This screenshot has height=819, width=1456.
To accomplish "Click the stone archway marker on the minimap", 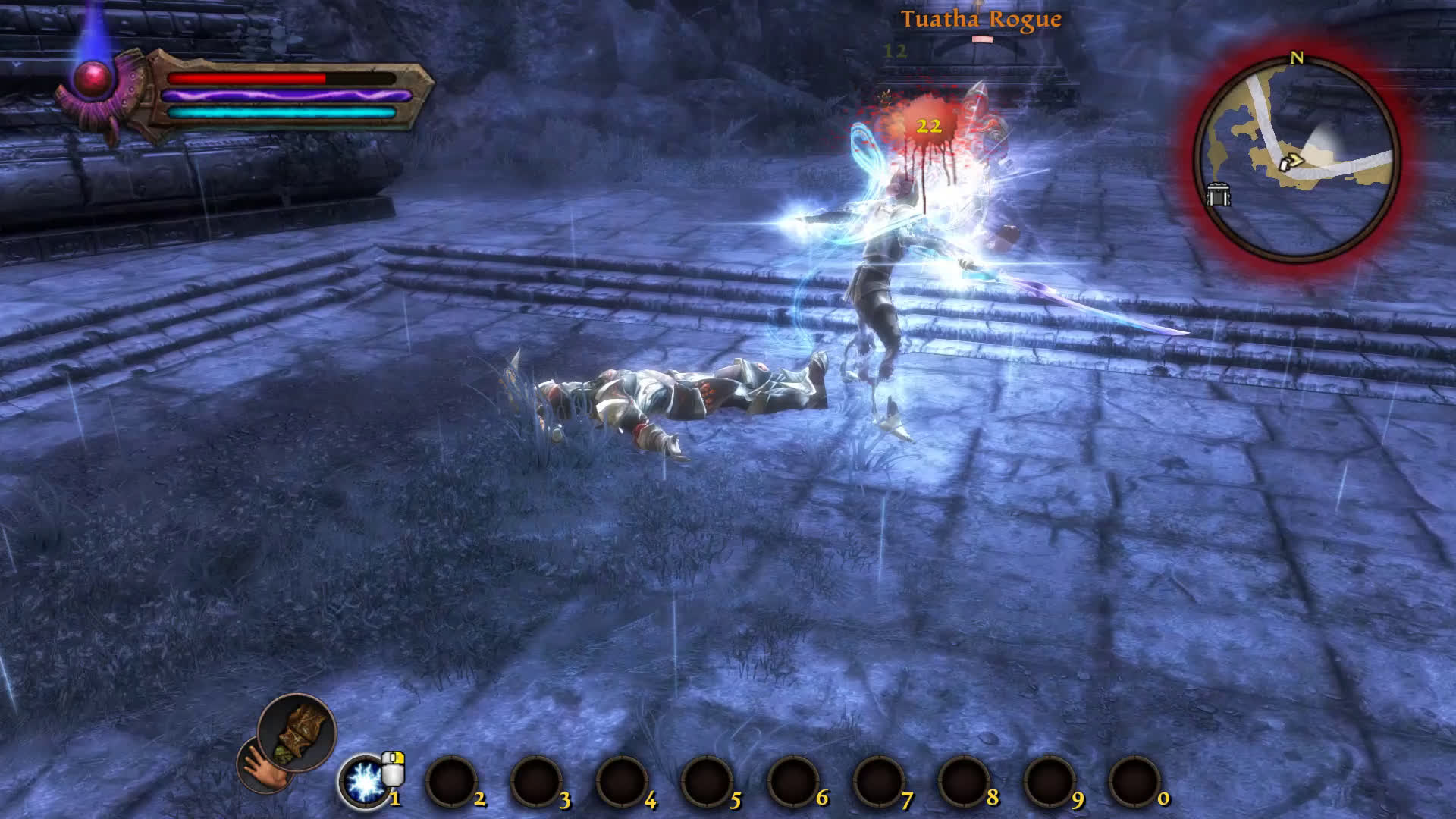I will pos(1218,195).
